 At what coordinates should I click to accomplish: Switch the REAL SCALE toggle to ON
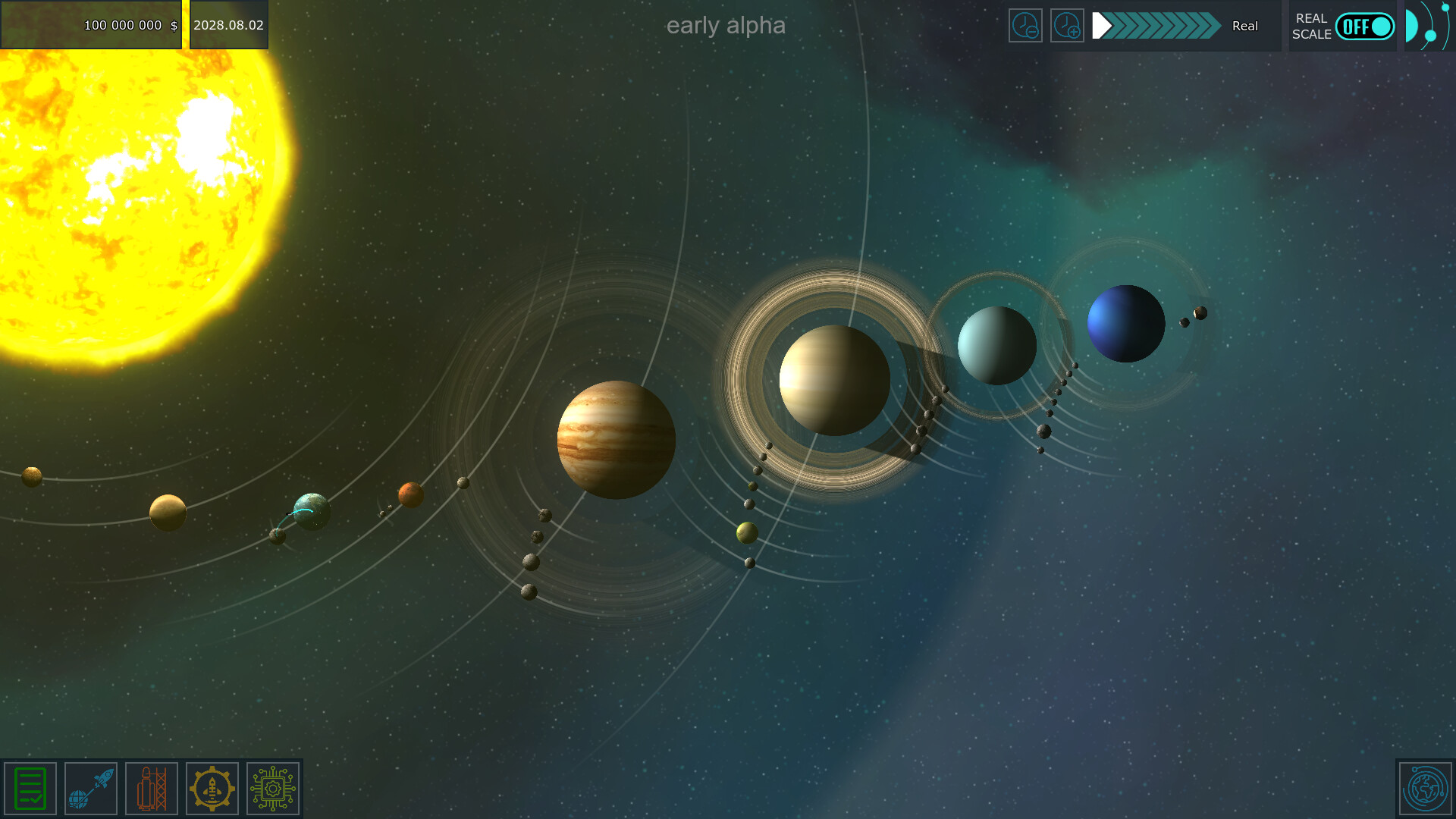pyautogui.click(x=1365, y=26)
